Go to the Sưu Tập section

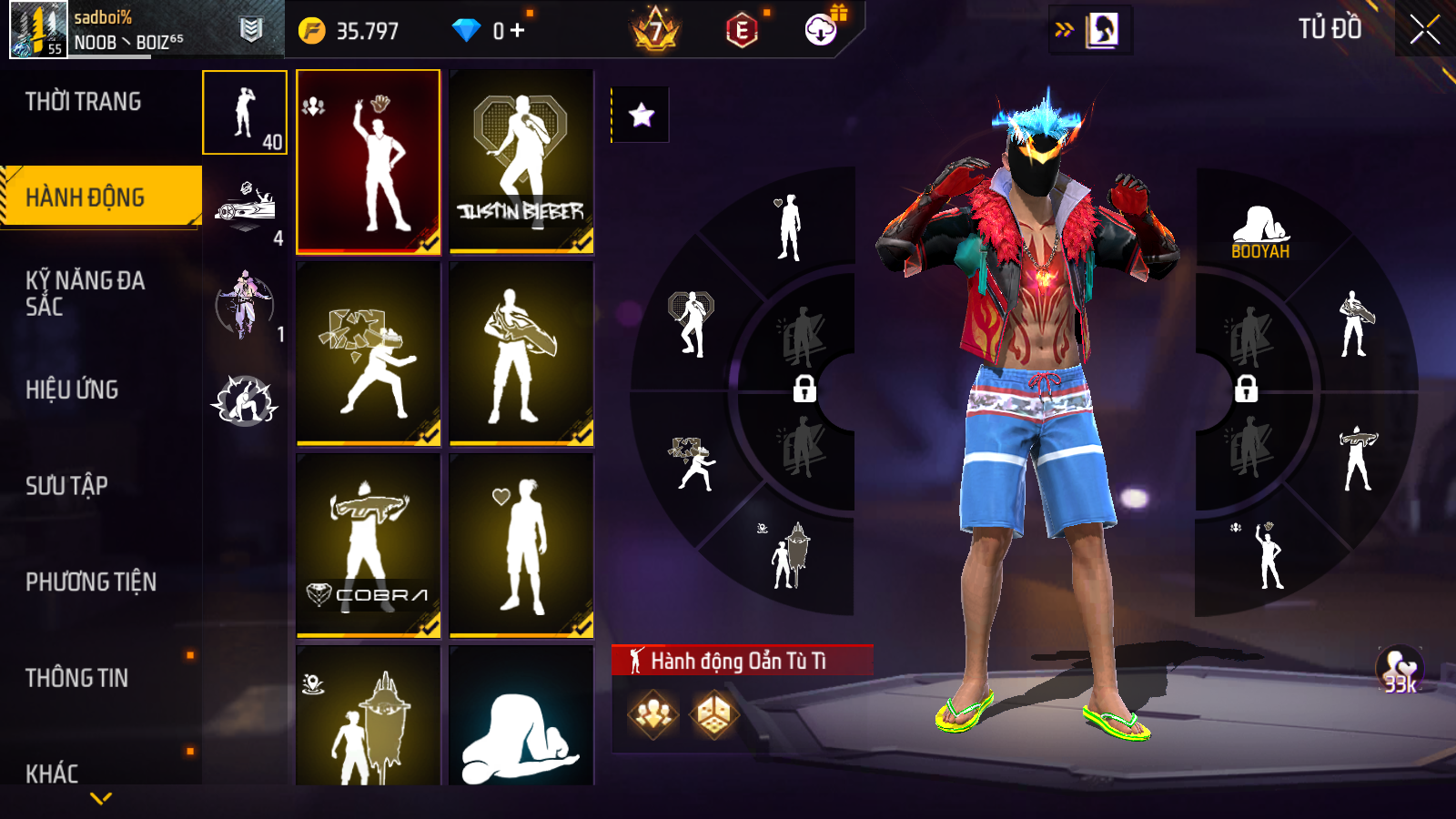coord(67,486)
